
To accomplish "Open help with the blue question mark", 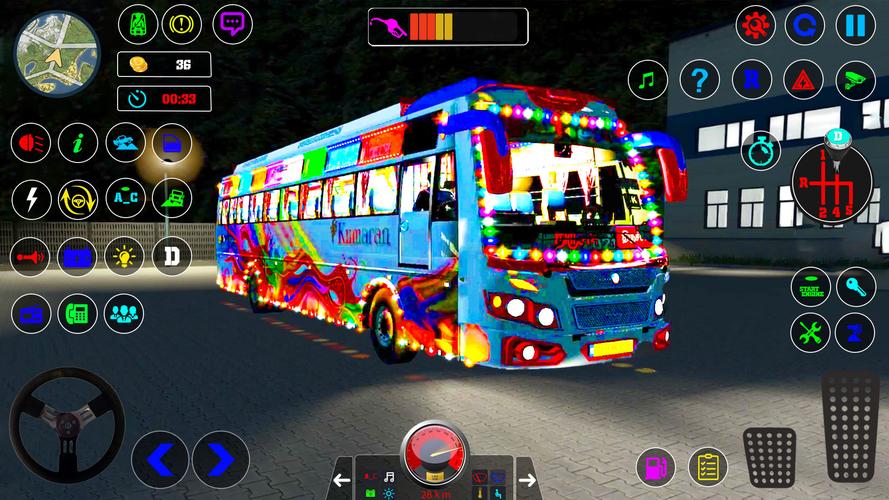I will tap(700, 79).
